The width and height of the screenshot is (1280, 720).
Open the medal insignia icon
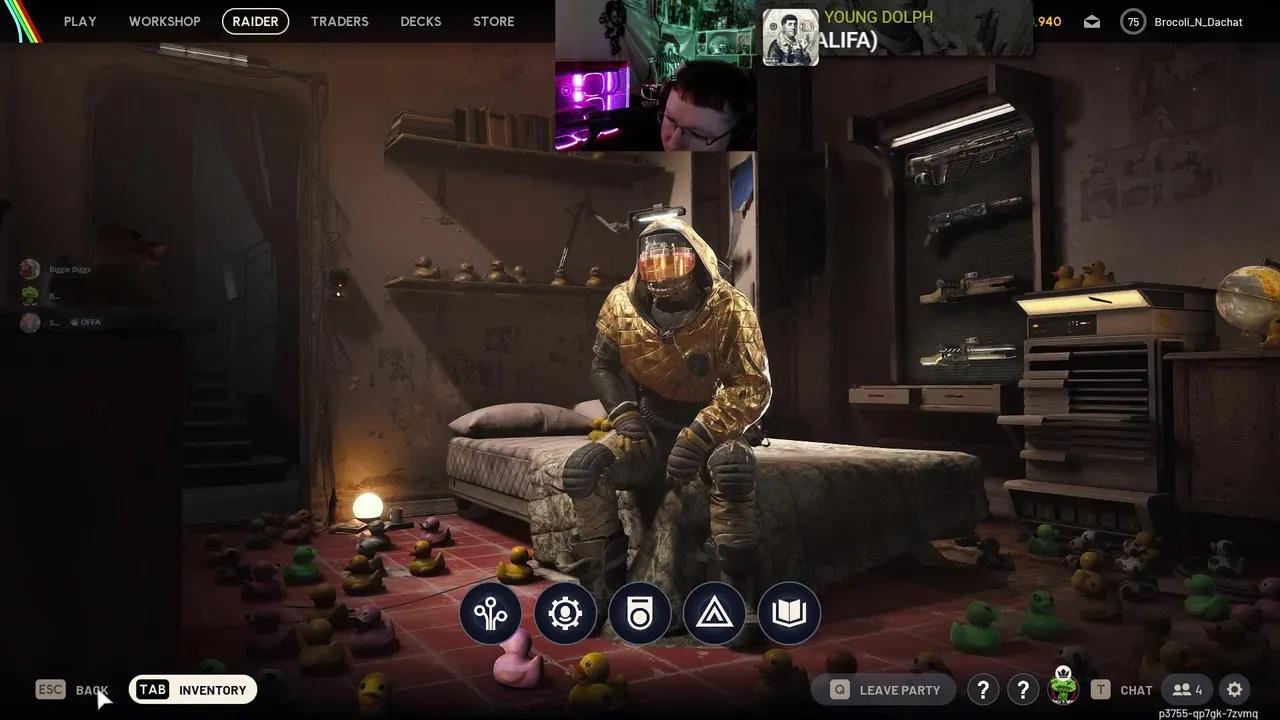pyautogui.click(x=639, y=614)
